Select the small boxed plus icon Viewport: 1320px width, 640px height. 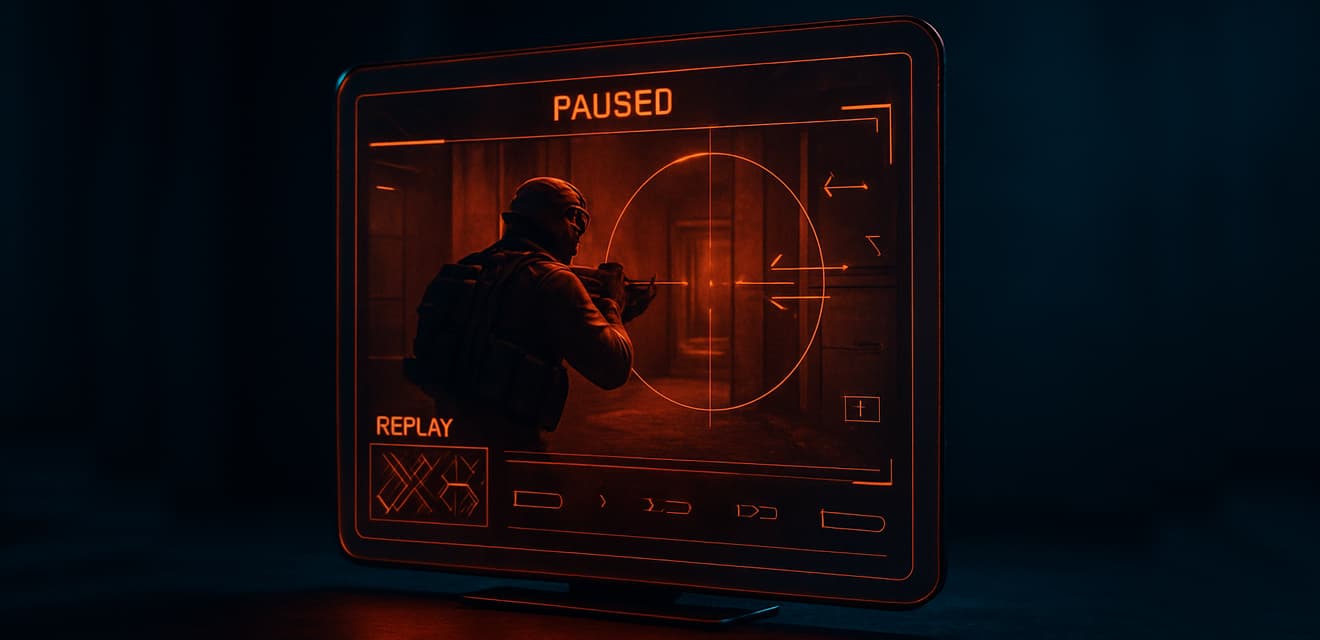[x=861, y=408]
